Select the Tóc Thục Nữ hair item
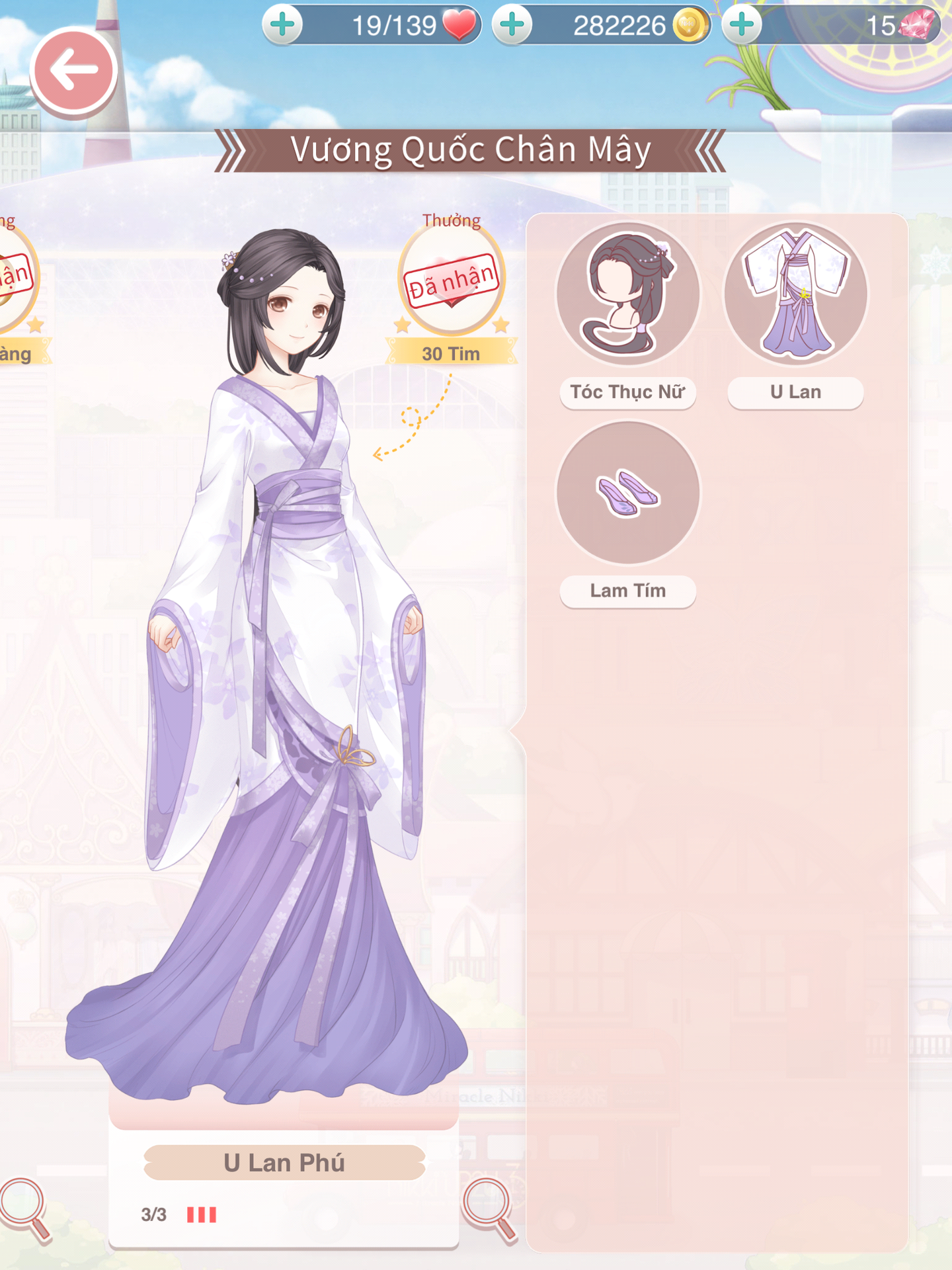This screenshot has height=1270, width=952. 627,294
